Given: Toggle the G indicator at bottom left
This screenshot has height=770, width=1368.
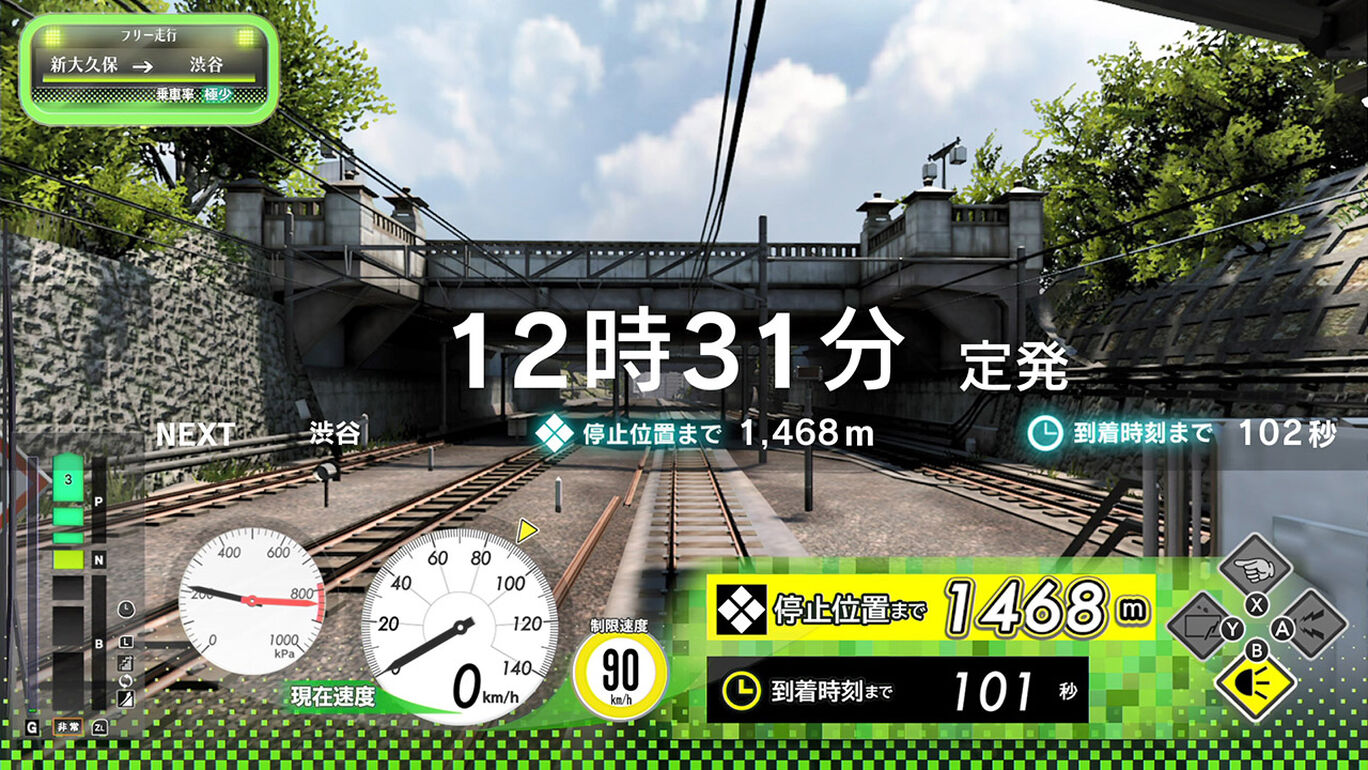Looking at the screenshot, I should (x=31, y=726).
